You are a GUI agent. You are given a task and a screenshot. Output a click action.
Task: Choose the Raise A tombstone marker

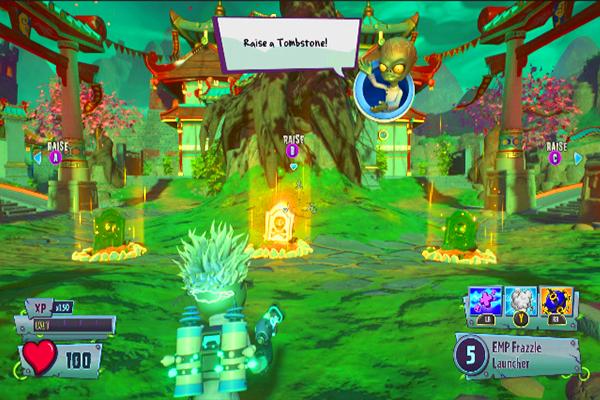coord(53,155)
